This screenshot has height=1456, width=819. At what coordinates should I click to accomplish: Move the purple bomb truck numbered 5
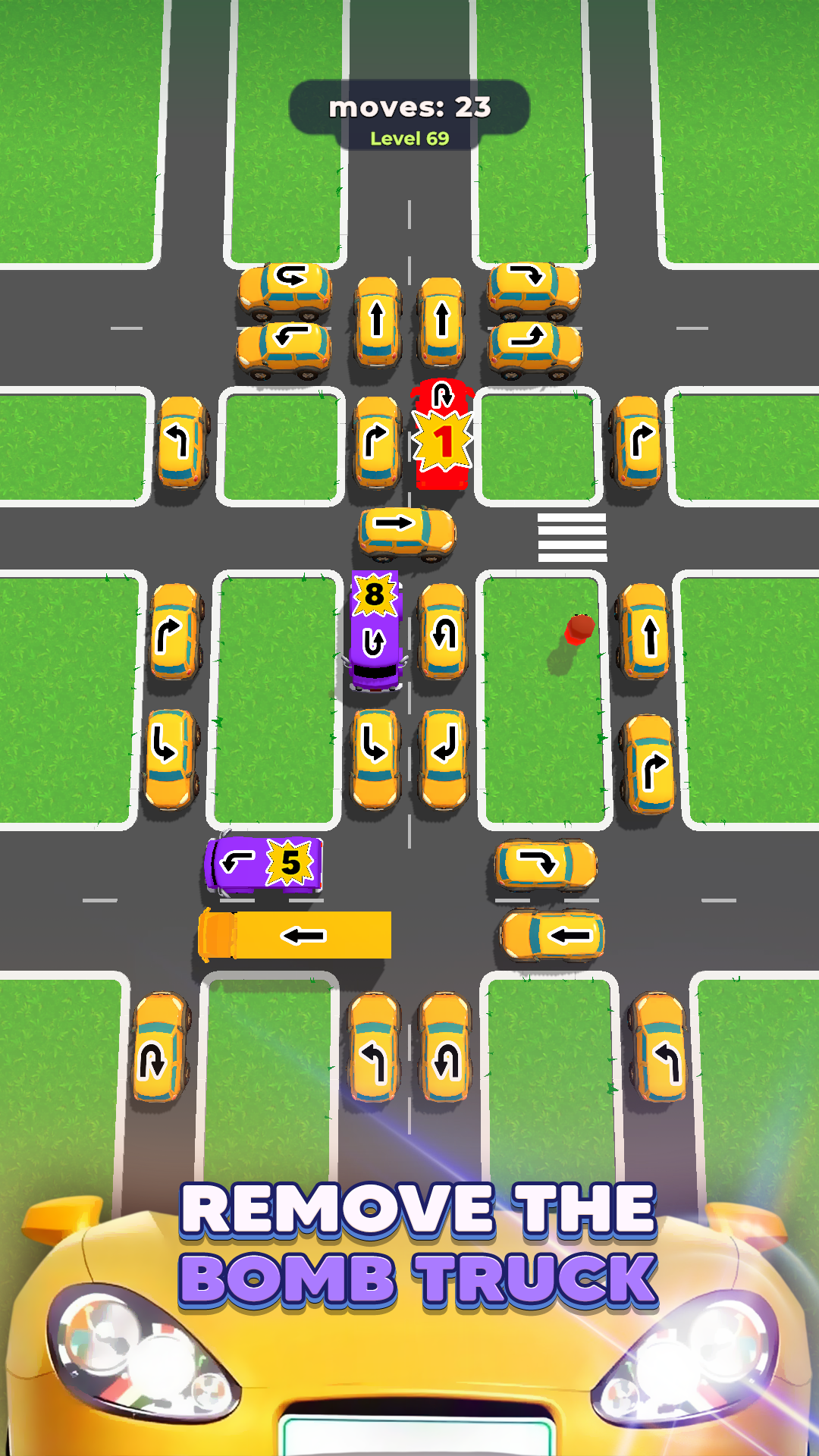(264, 864)
